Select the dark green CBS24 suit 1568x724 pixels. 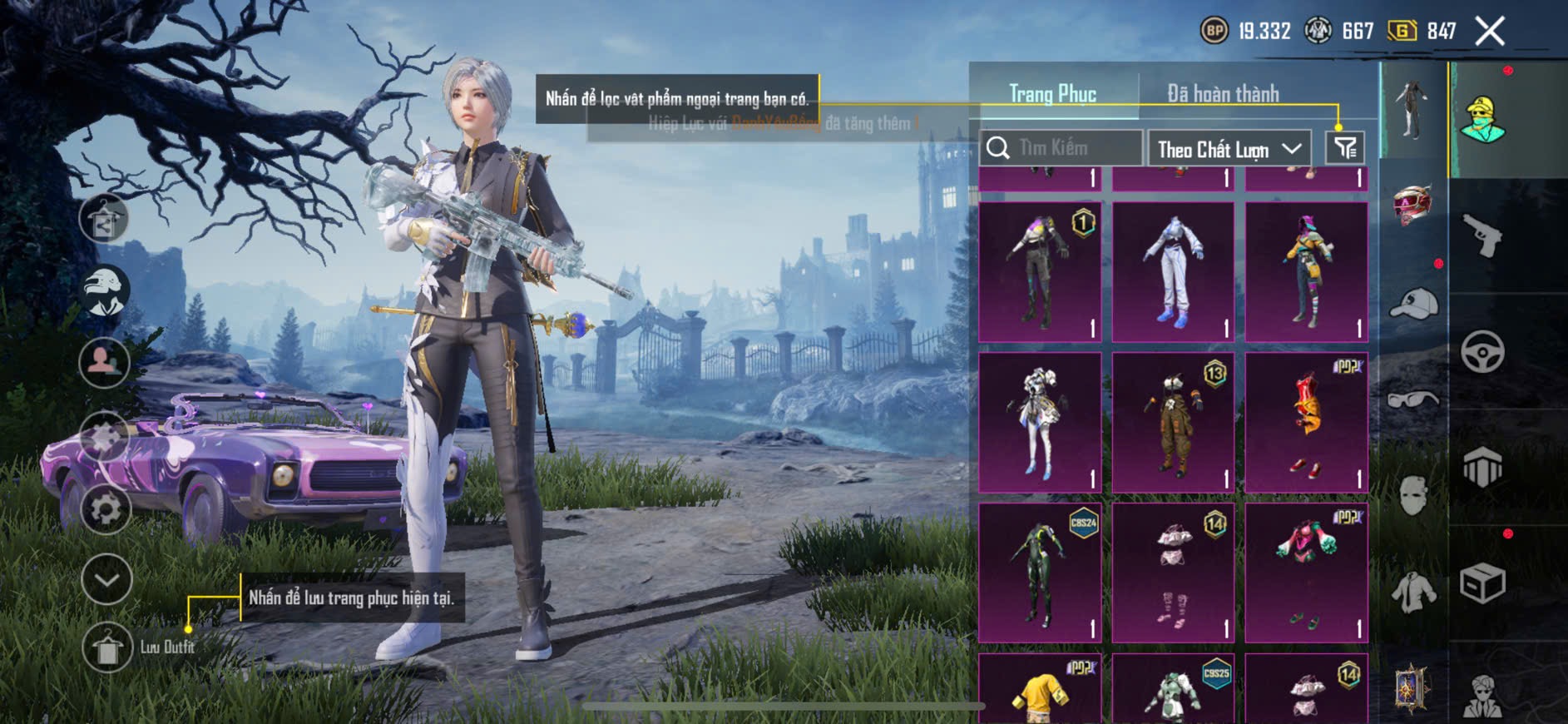(x=1040, y=573)
